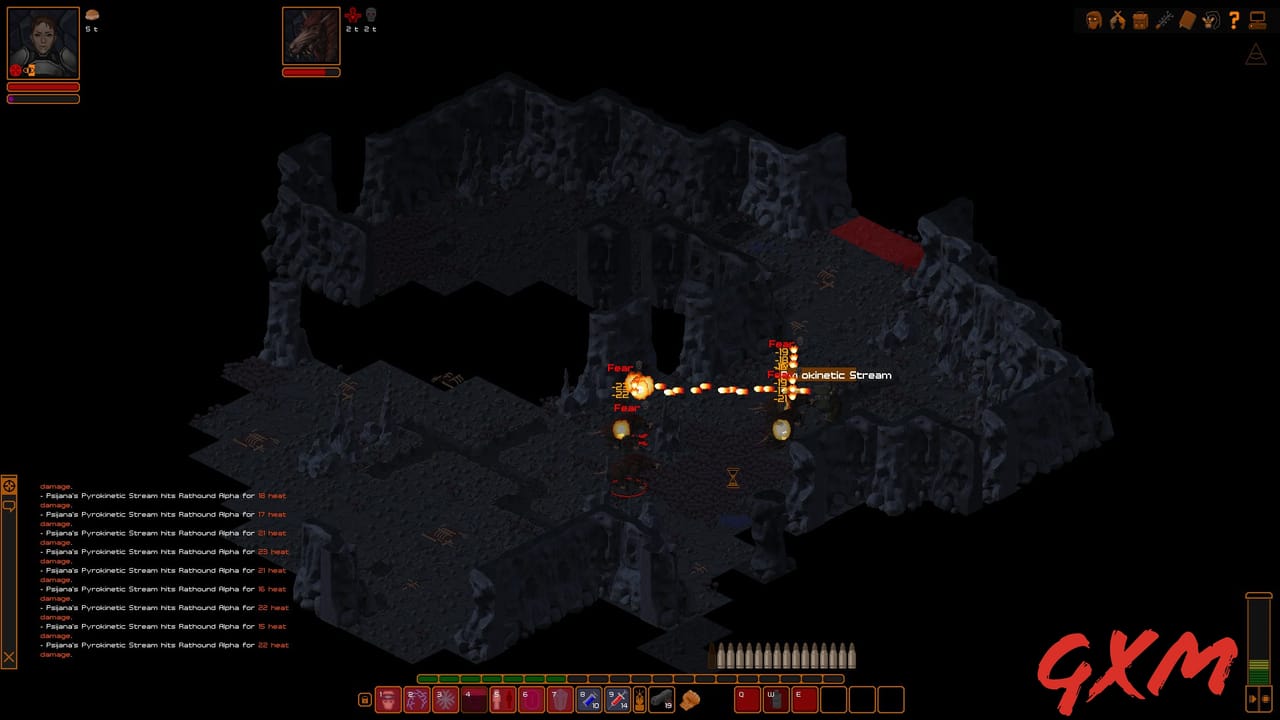Switch to the chat log tab
The height and width of the screenshot is (720, 1280).
coord(10,506)
